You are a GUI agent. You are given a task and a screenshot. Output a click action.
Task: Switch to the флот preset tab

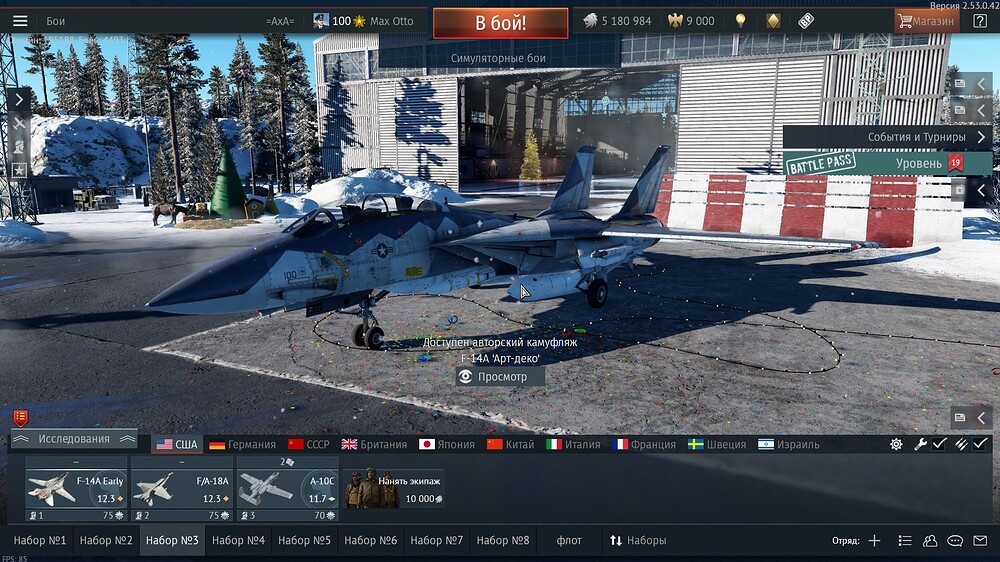tap(569, 541)
